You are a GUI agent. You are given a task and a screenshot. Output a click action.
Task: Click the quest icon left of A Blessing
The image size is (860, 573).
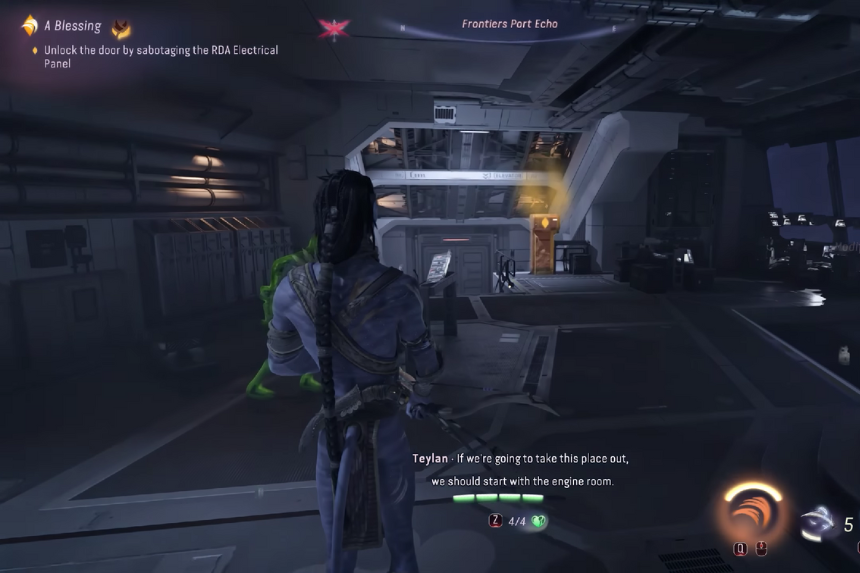pyautogui.click(x=29, y=27)
